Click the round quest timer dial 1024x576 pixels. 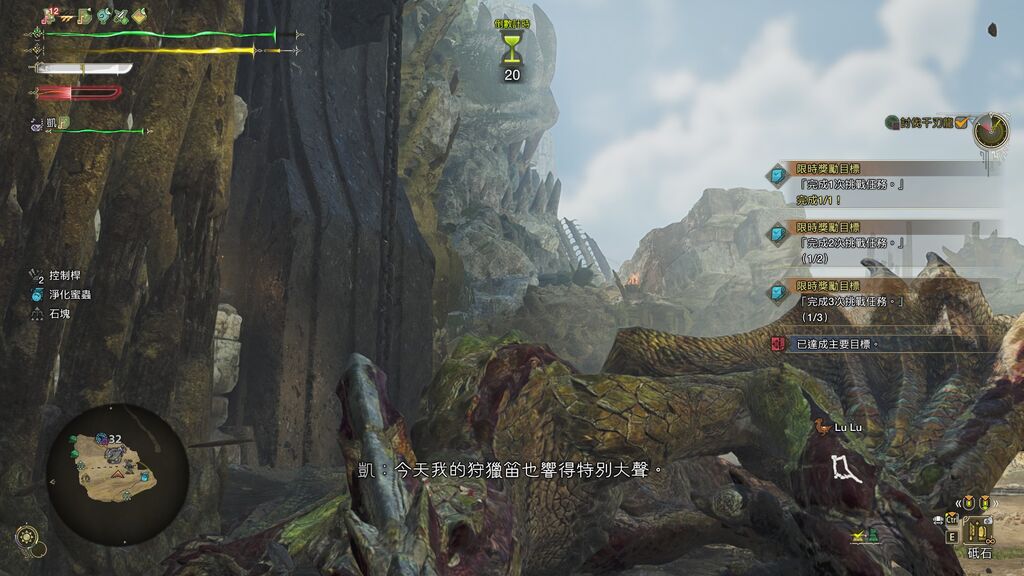991,128
